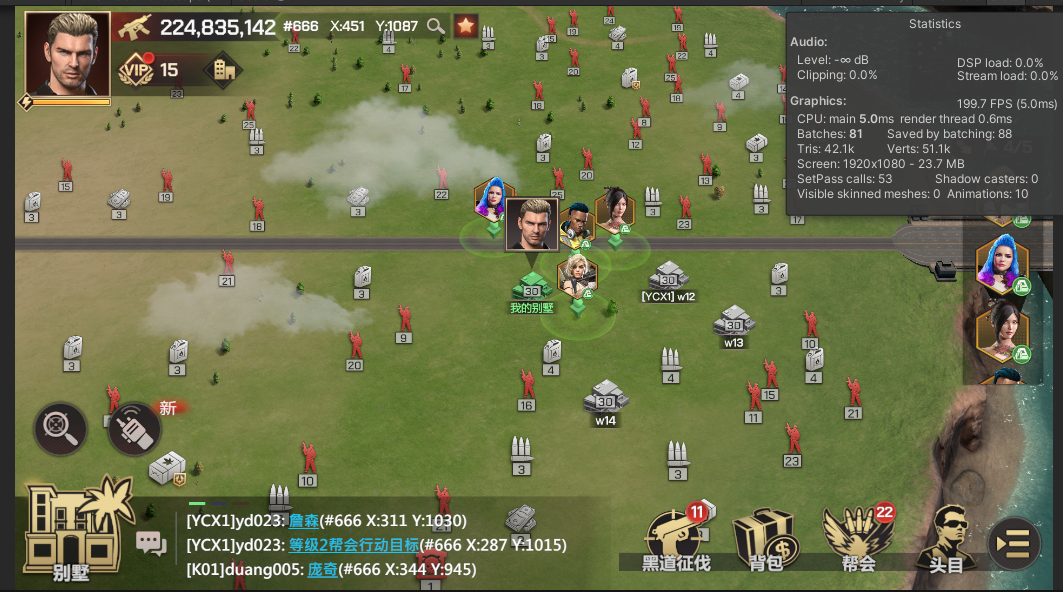Image resolution: width=1063 pixels, height=592 pixels.
Task: Click the gold building icon beside VIP
Action: click(222, 70)
